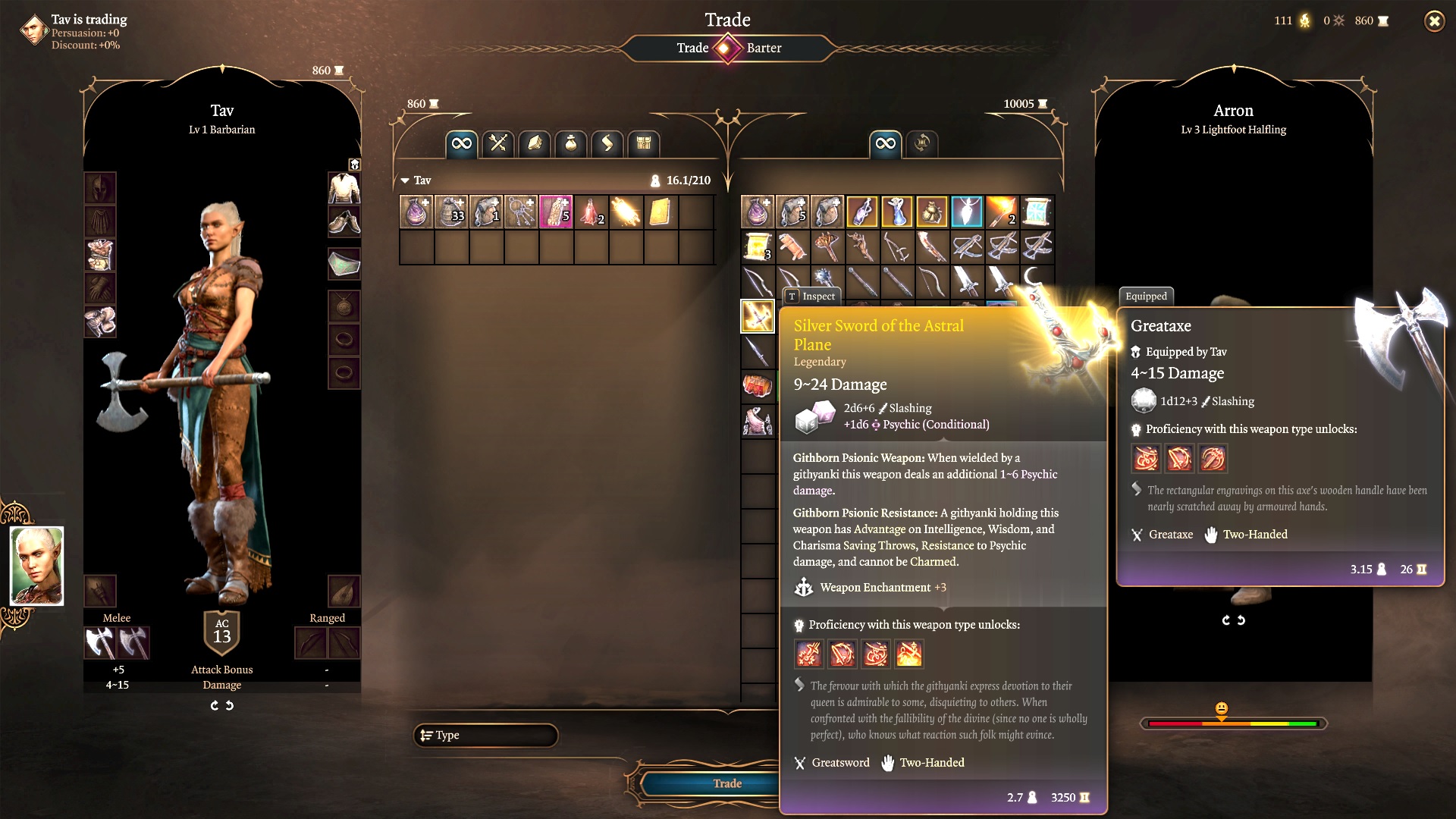Viewport: 1456px width, 819px height.
Task: Select the trader's torch stack
Action: click(x=1002, y=212)
